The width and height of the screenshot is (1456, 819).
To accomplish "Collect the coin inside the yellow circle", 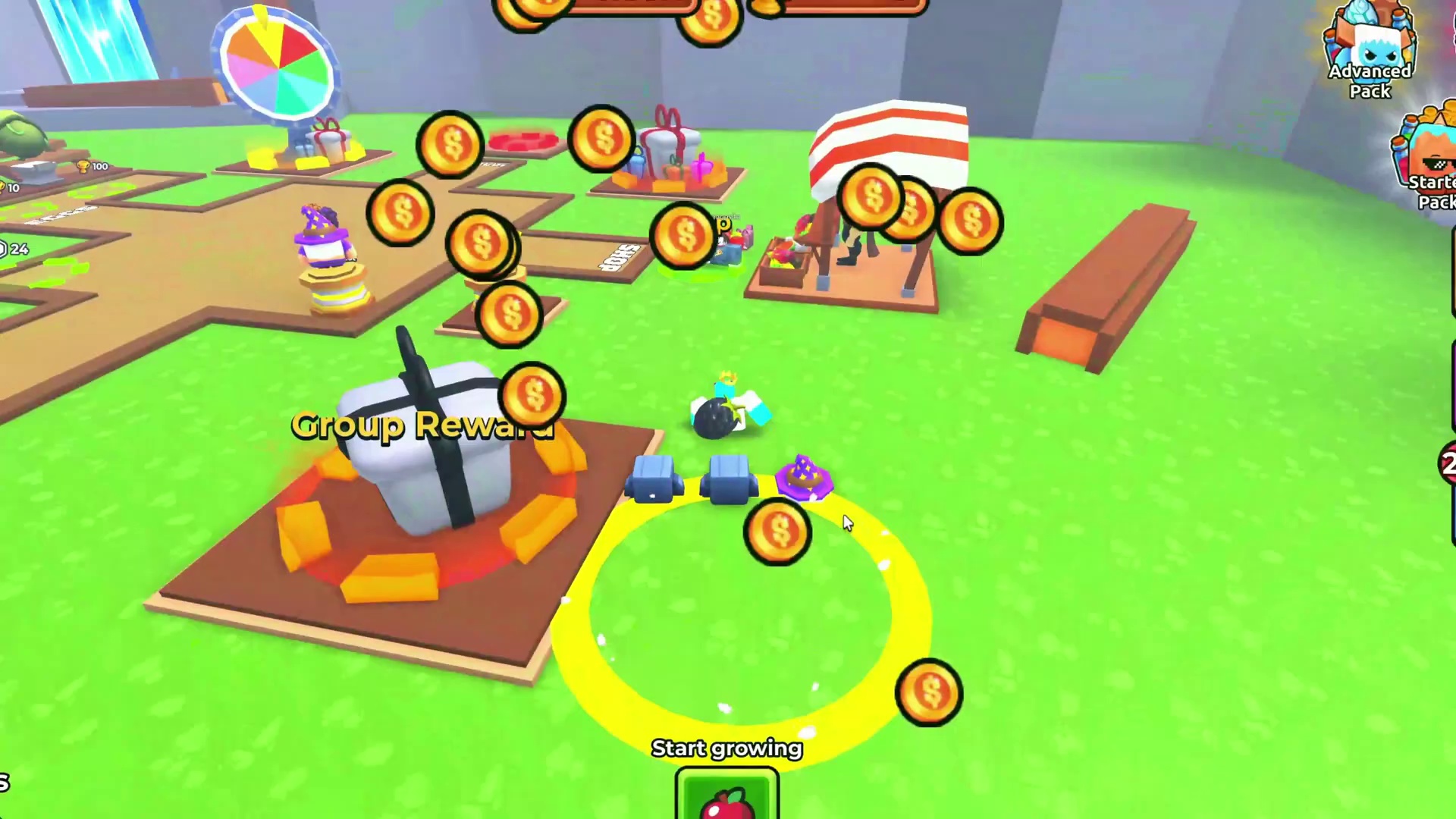I will click(777, 531).
